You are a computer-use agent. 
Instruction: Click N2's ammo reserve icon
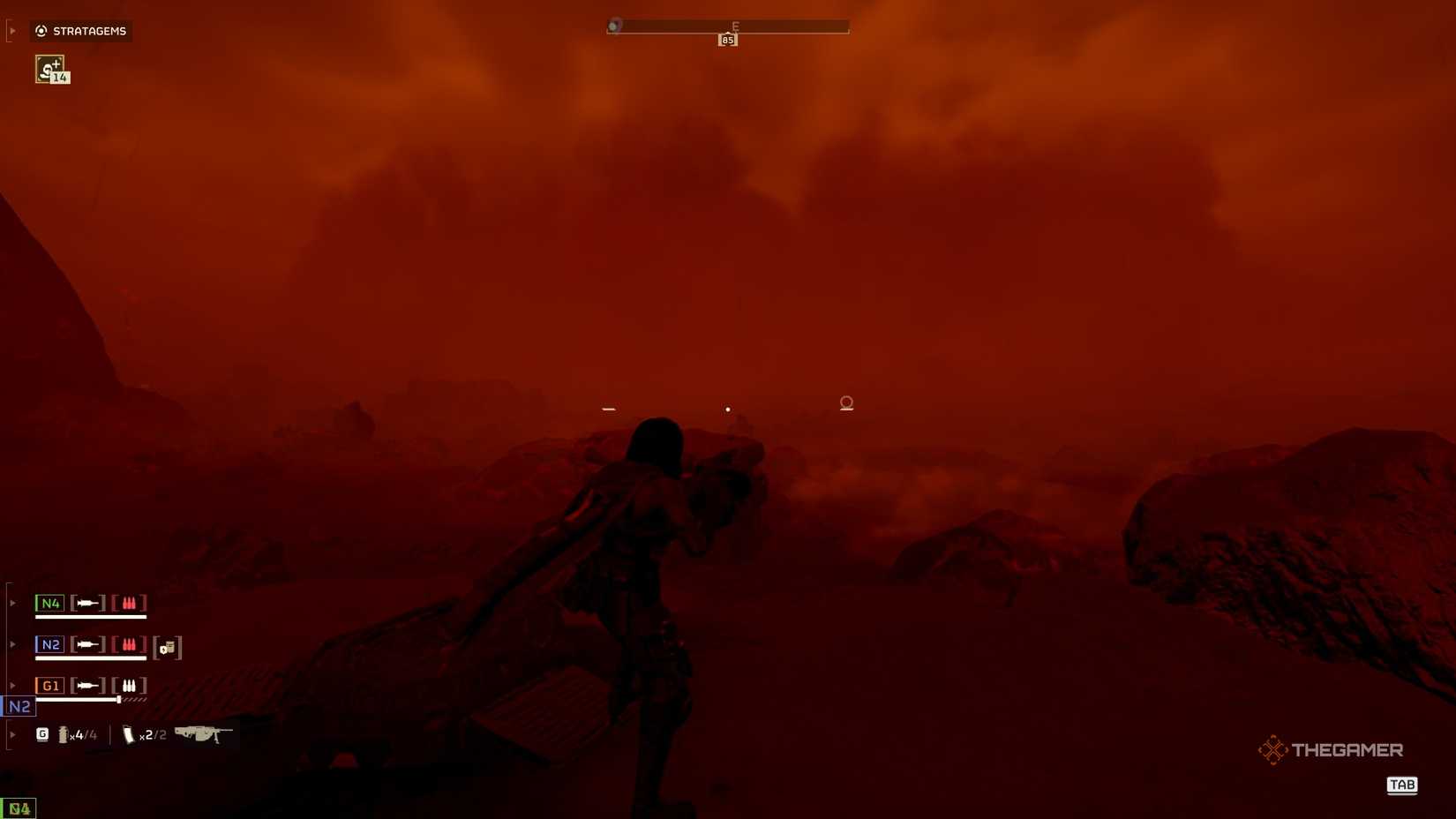(130, 643)
